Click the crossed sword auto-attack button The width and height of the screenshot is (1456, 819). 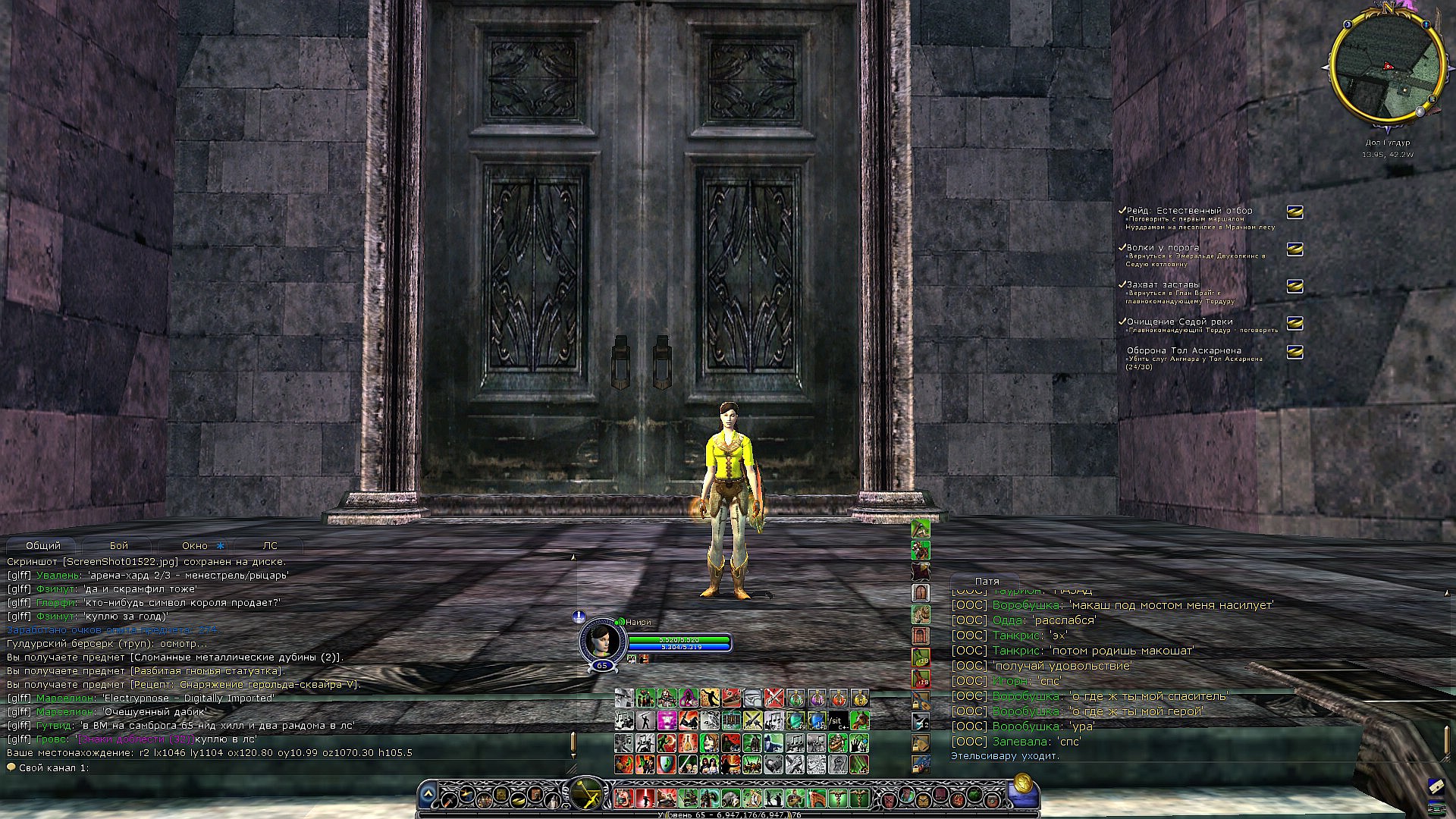click(586, 795)
